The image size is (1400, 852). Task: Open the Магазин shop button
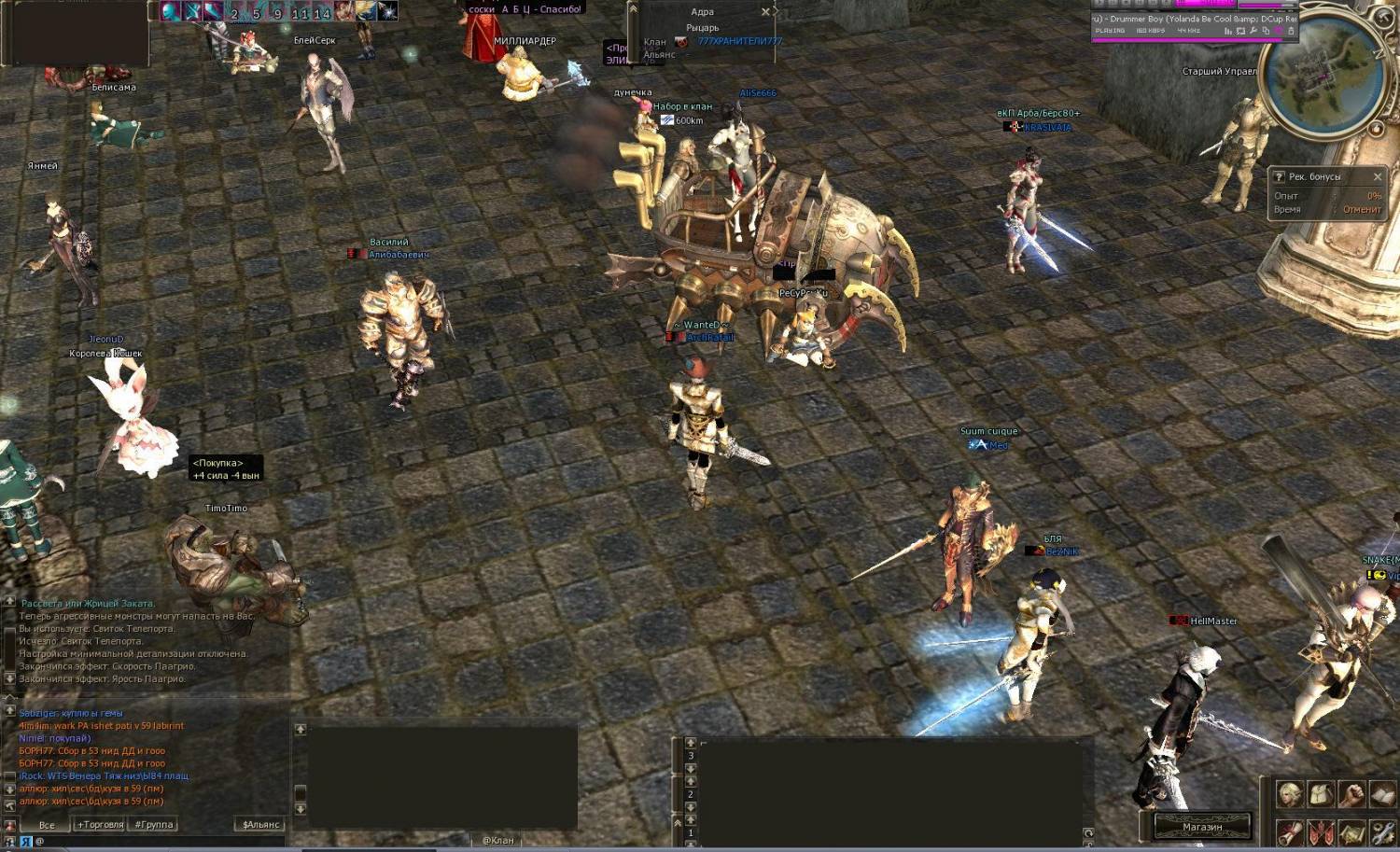pyautogui.click(x=1202, y=827)
